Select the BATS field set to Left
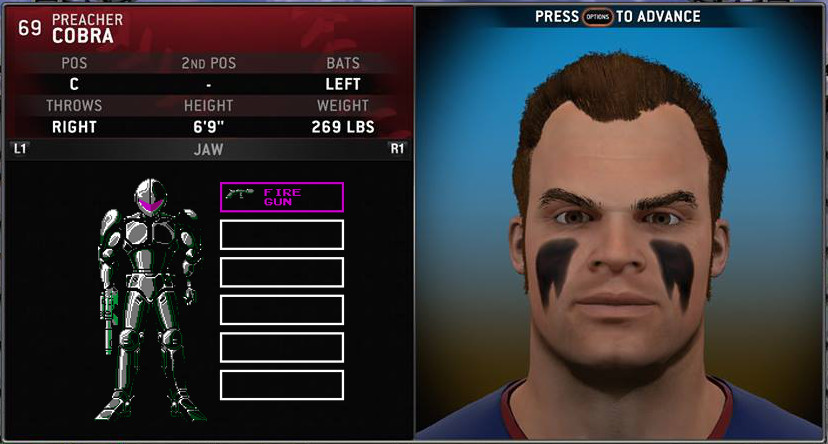828x444 pixels. pyautogui.click(x=342, y=84)
